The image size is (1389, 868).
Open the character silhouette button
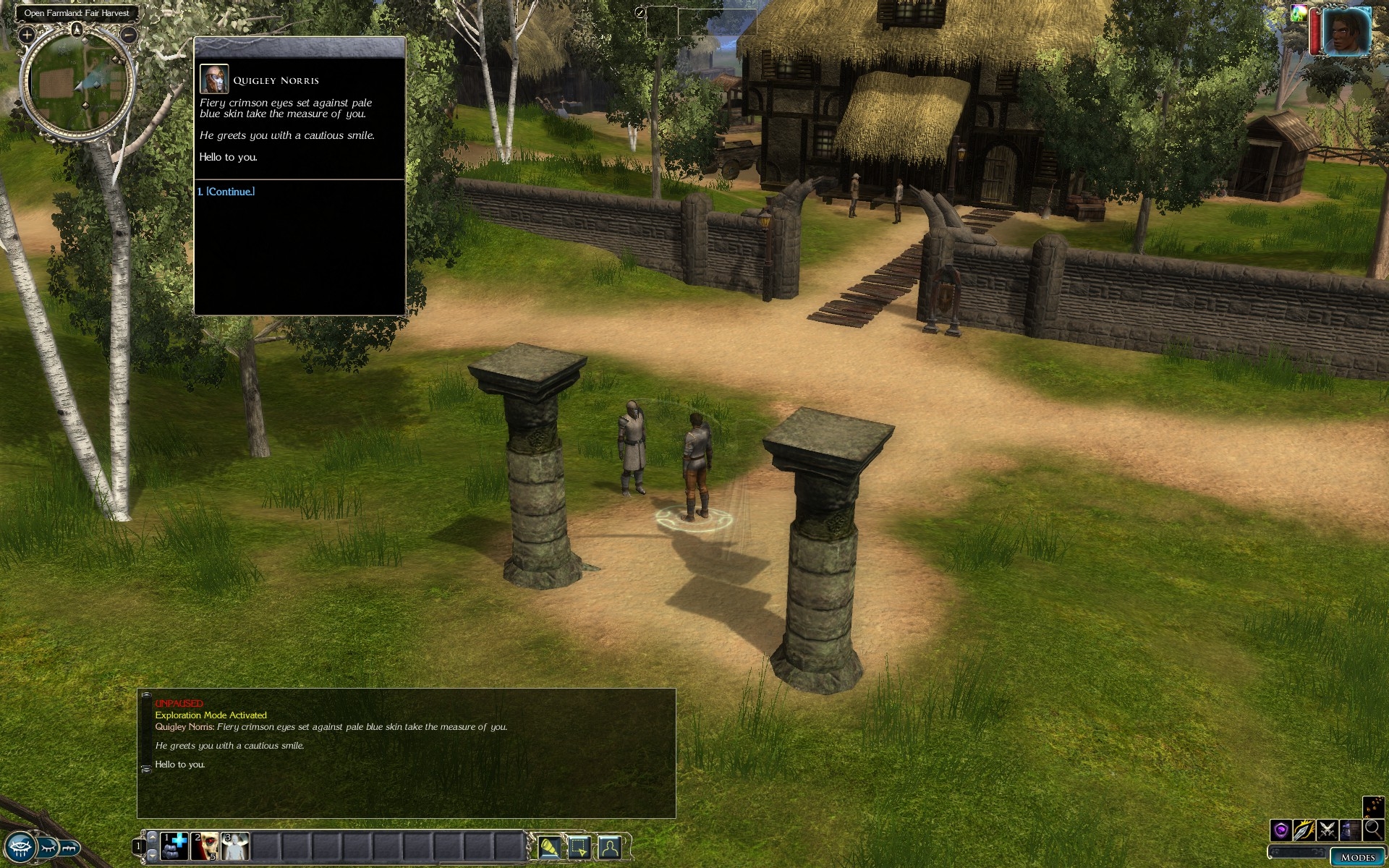pos(609,846)
